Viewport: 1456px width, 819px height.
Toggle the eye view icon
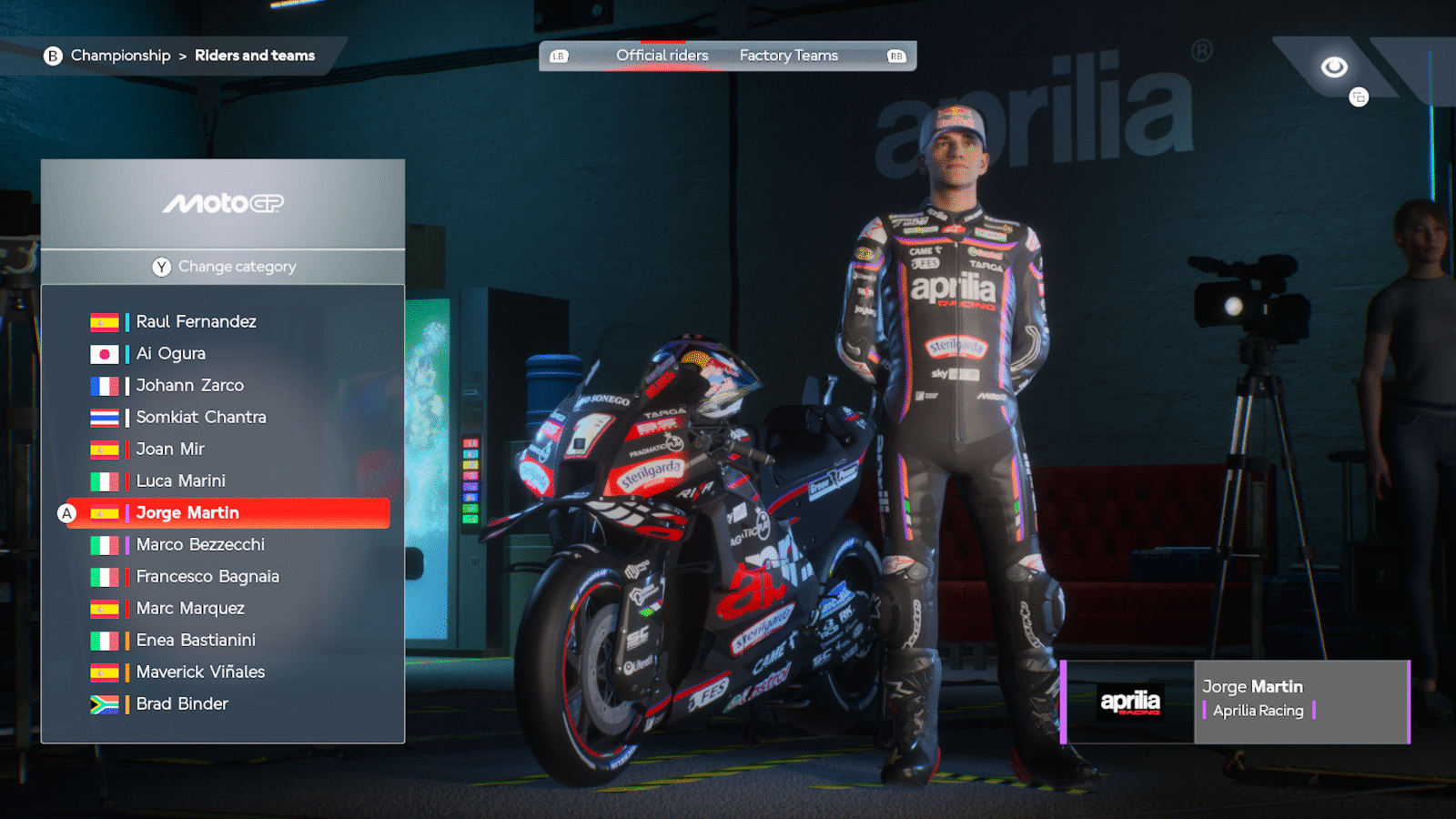tap(1334, 67)
